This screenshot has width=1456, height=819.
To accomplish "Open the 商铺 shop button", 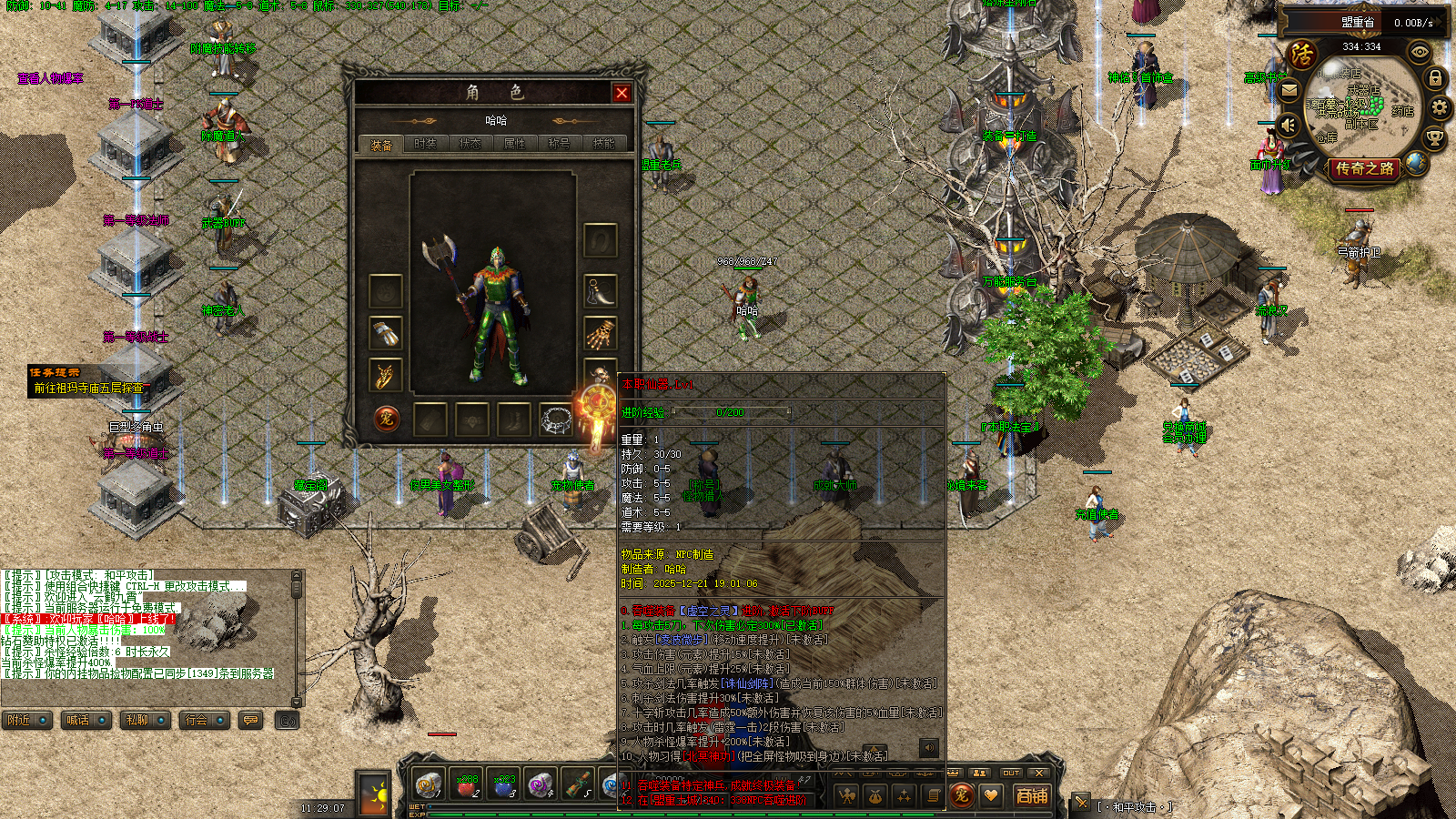I will (x=1032, y=796).
